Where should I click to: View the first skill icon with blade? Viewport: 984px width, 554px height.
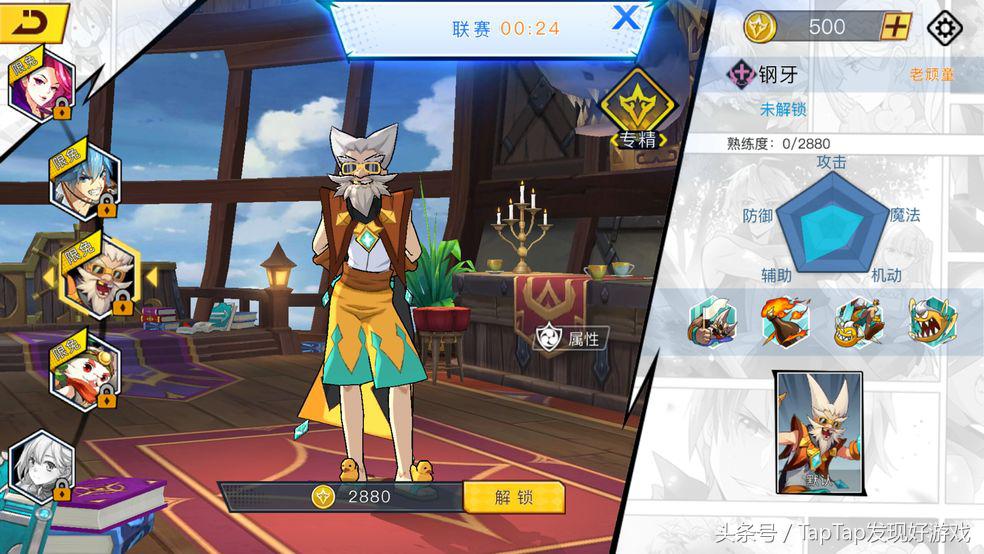[712, 322]
